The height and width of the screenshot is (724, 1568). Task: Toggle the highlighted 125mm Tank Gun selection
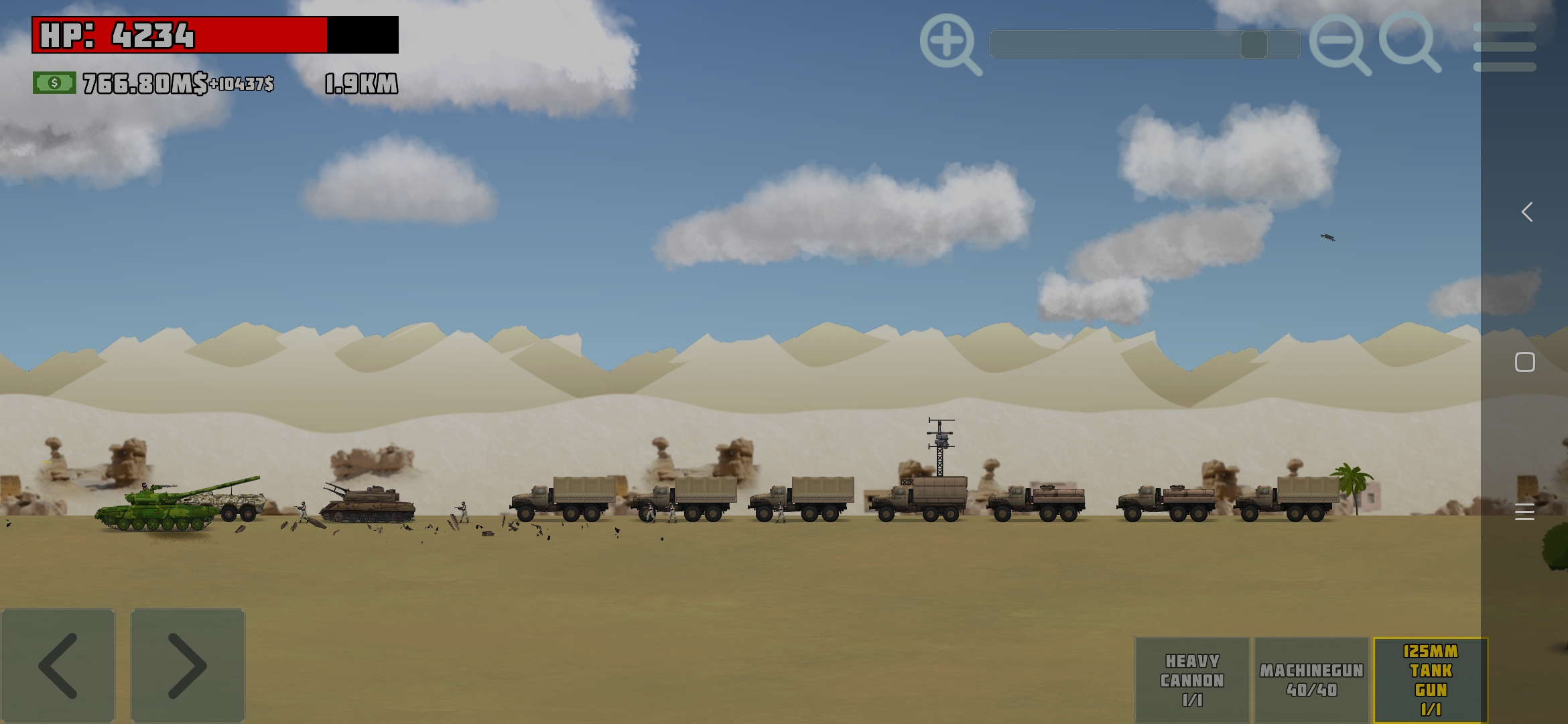(x=1429, y=679)
